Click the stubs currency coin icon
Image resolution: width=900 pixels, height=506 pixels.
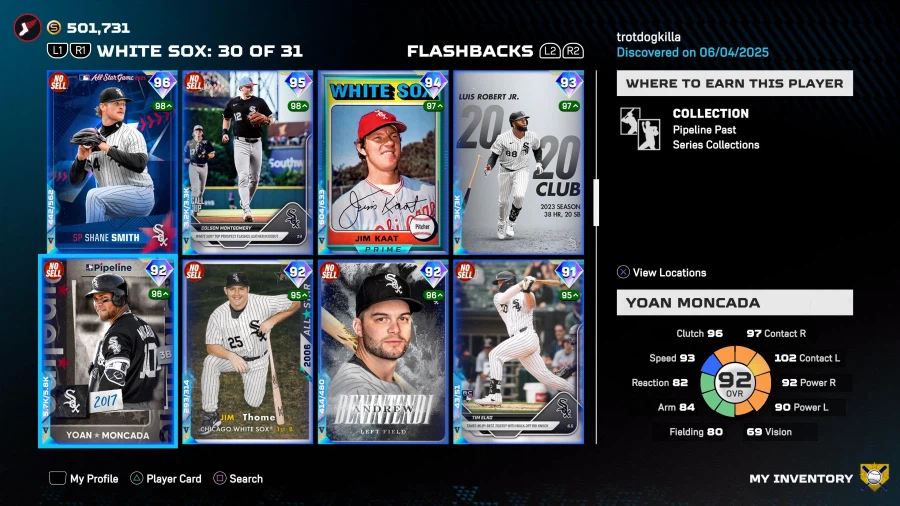click(54, 28)
